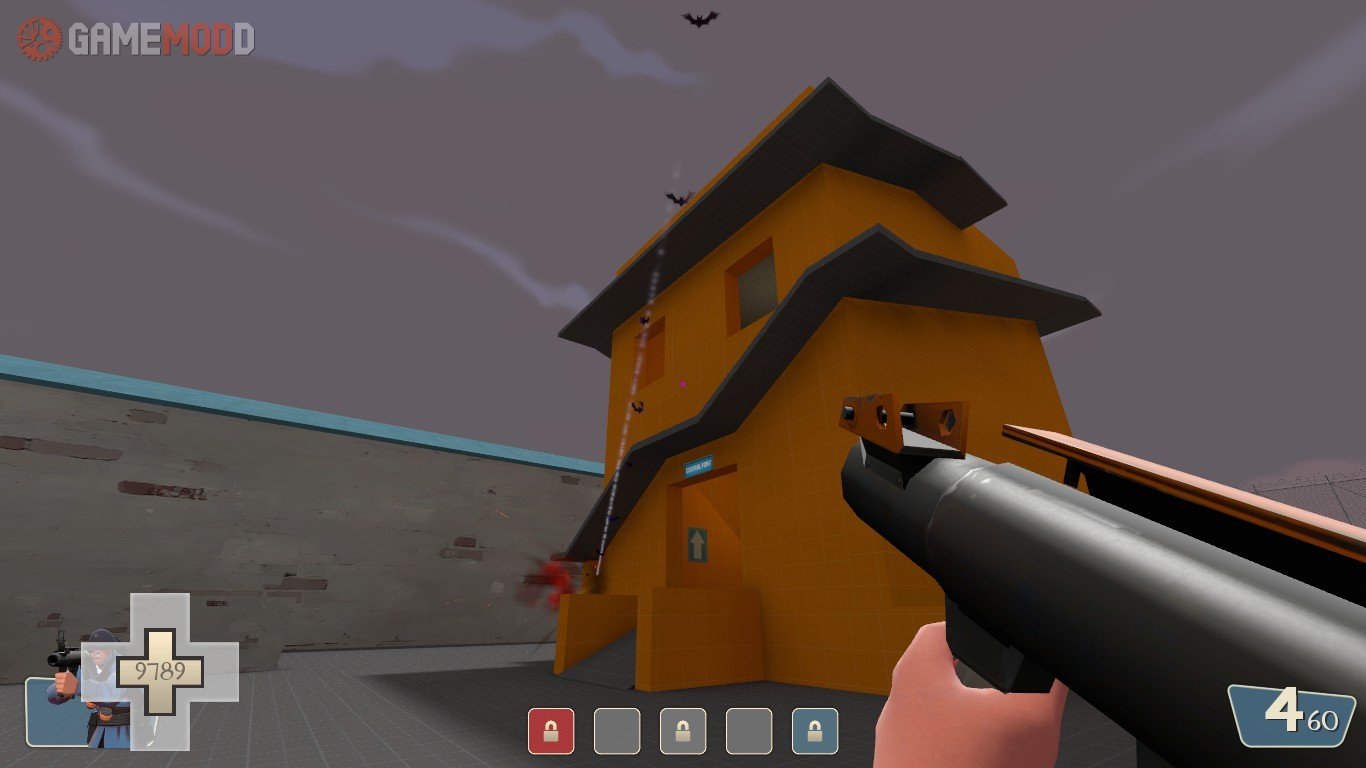Click the Soldier class portrait

tap(88, 688)
